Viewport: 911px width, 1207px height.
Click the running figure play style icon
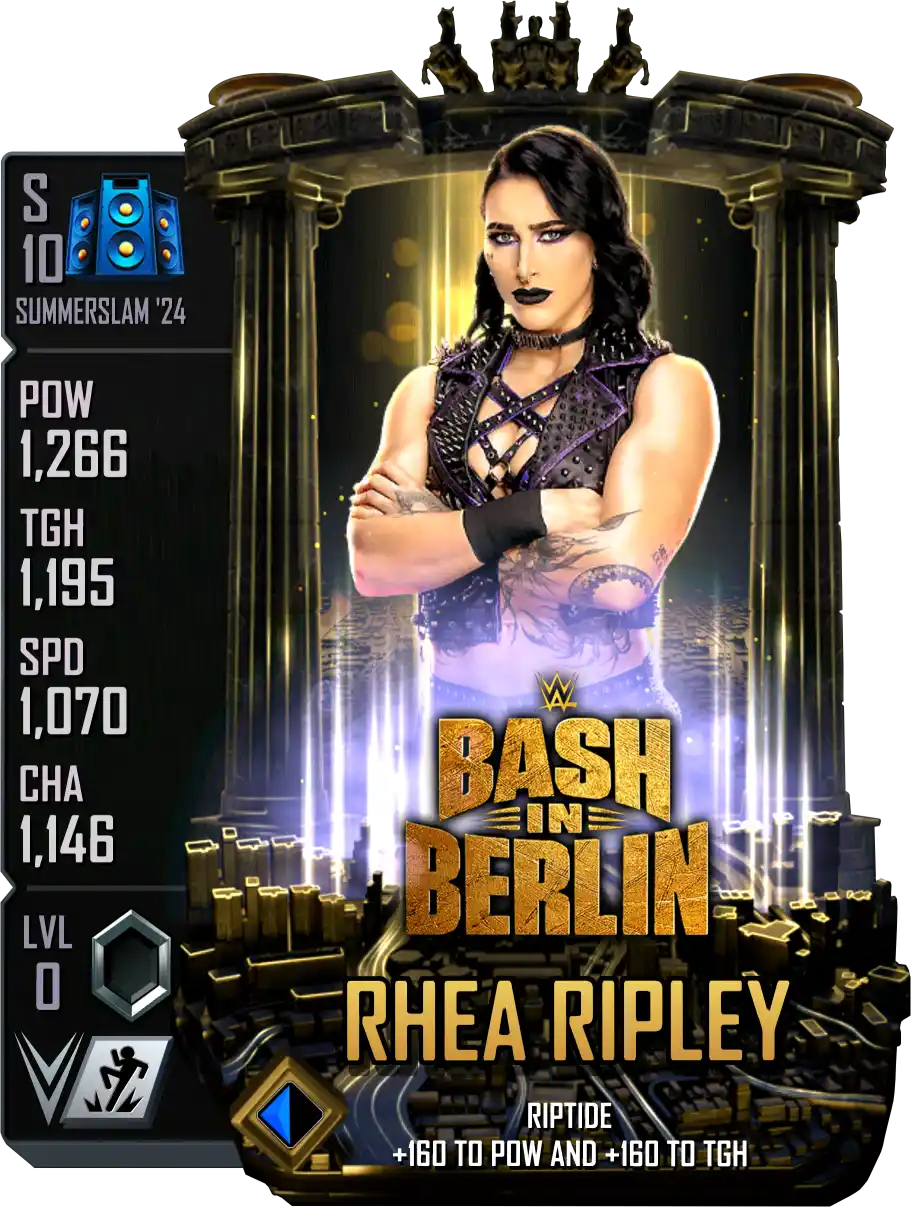(118, 1078)
